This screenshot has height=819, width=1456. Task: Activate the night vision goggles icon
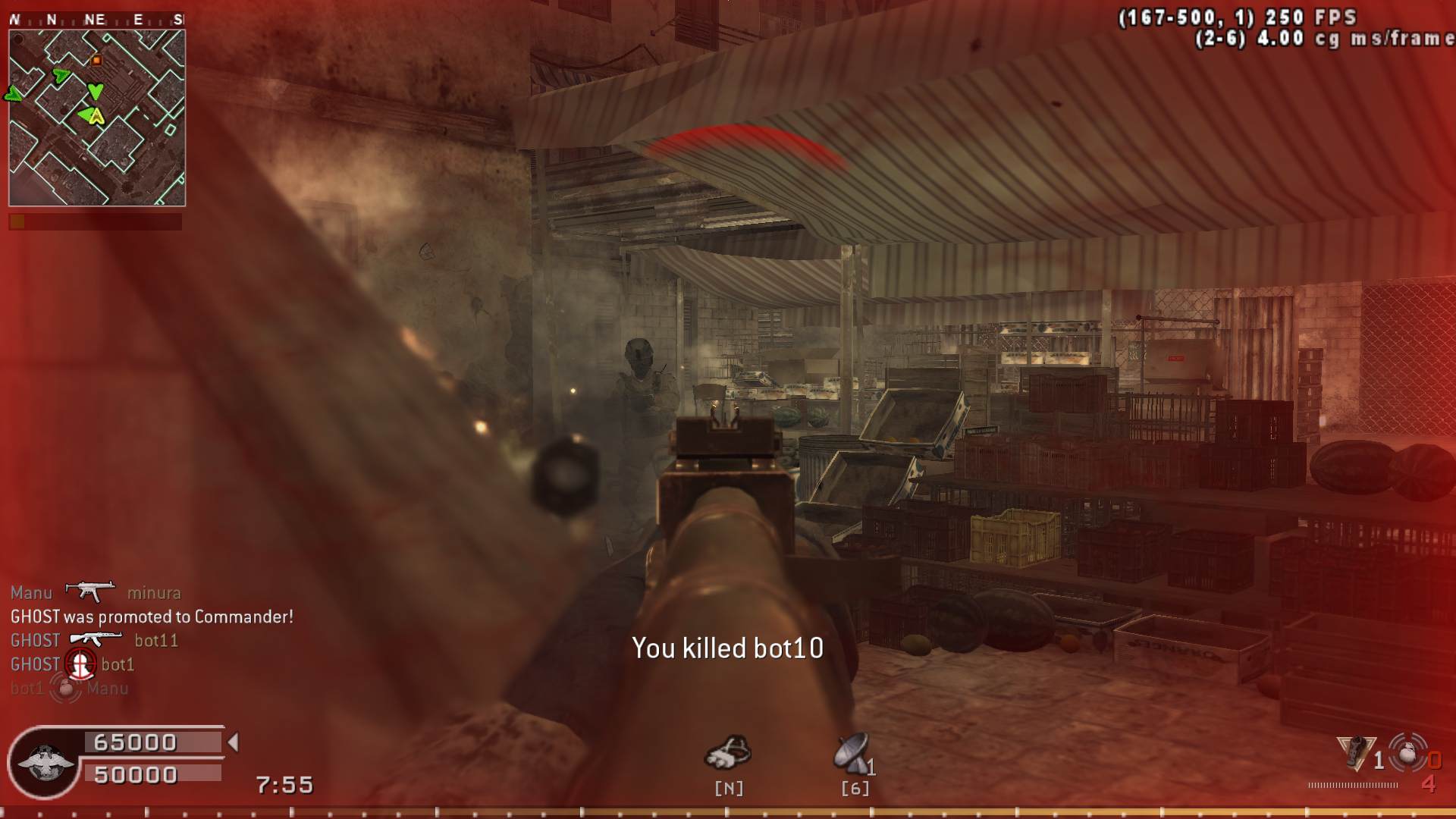[x=727, y=752]
